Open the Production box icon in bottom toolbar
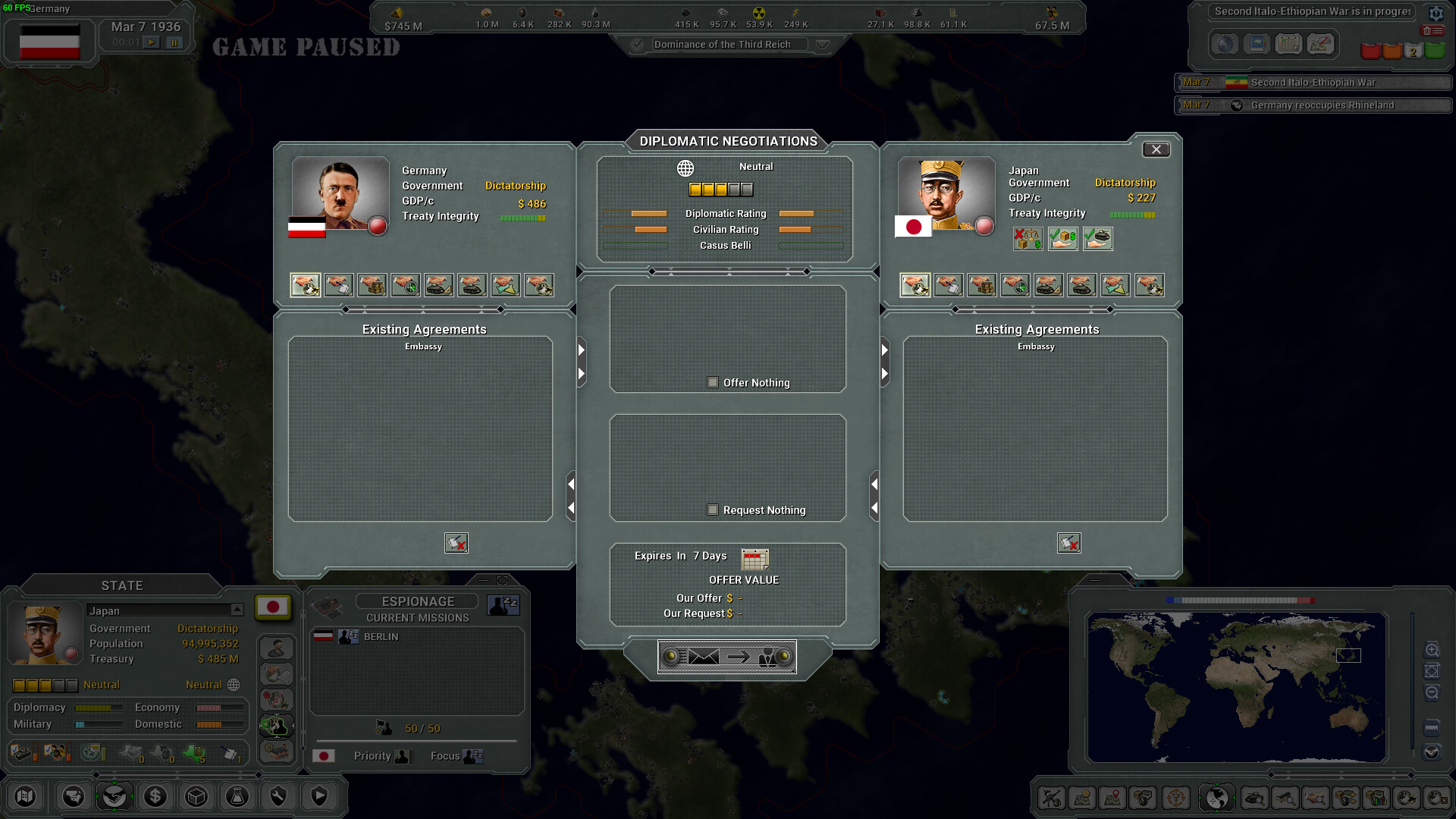The height and width of the screenshot is (819, 1456). [x=196, y=796]
